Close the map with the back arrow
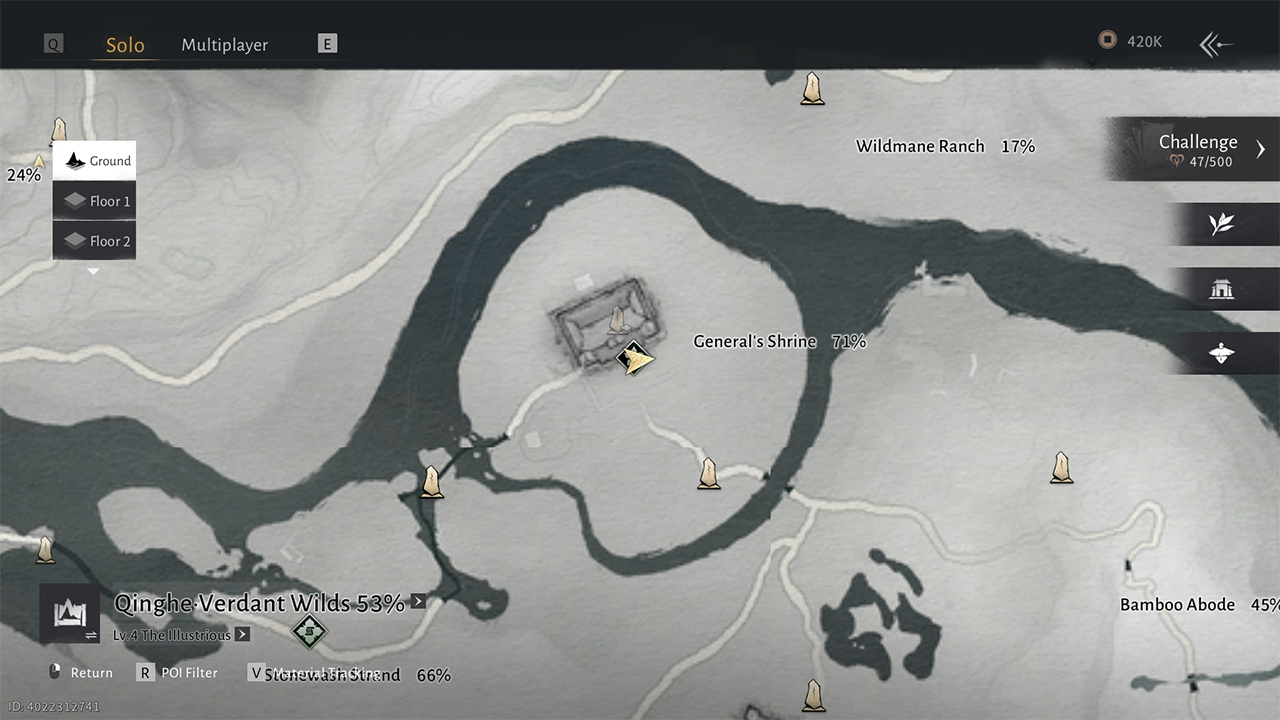Viewport: 1280px width, 720px height. pyautogui.click(x=1216, y=44)
